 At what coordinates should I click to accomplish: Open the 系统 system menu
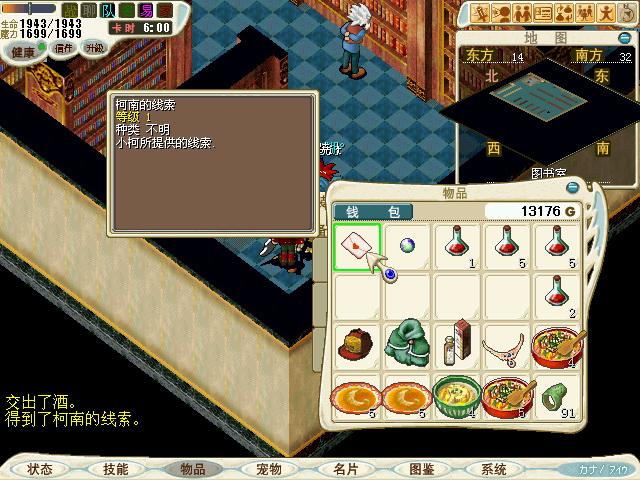coord(494,468)
